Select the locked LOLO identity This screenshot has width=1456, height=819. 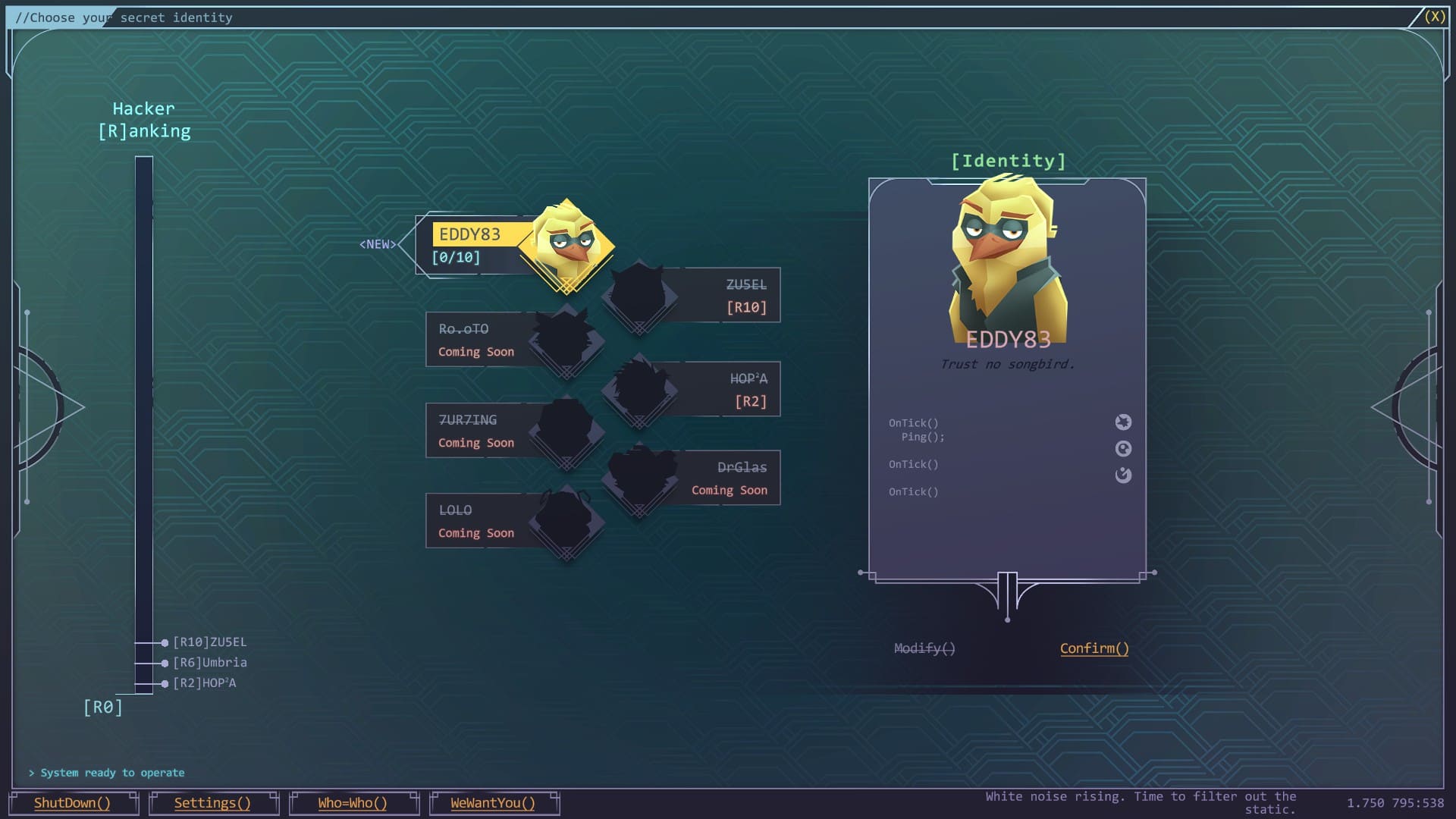pyautogui.click(x=485, y=521)
